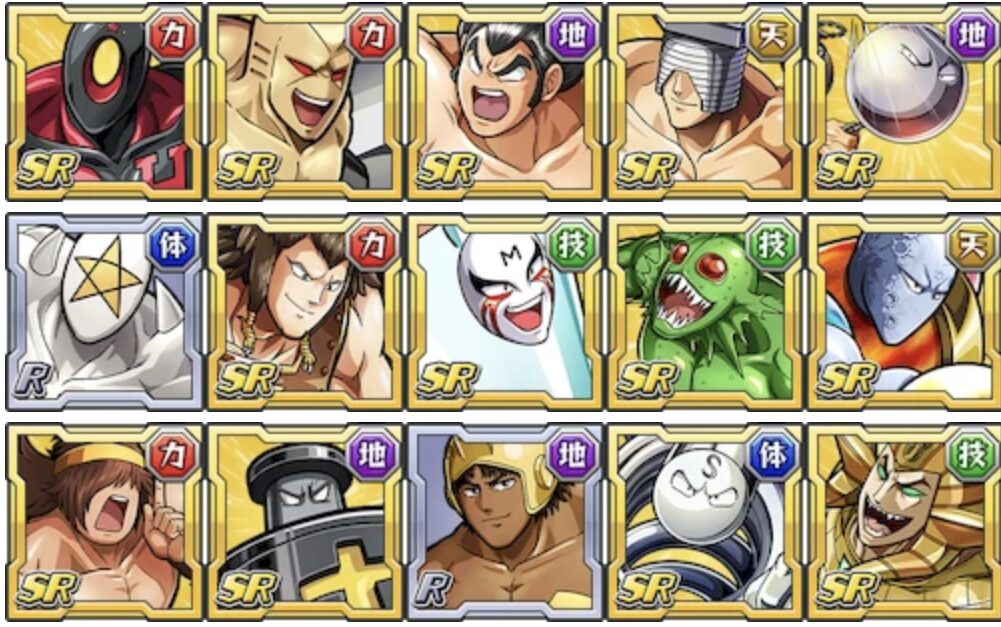Select the gold-helmeted wrestler R card

click(504, 520)
